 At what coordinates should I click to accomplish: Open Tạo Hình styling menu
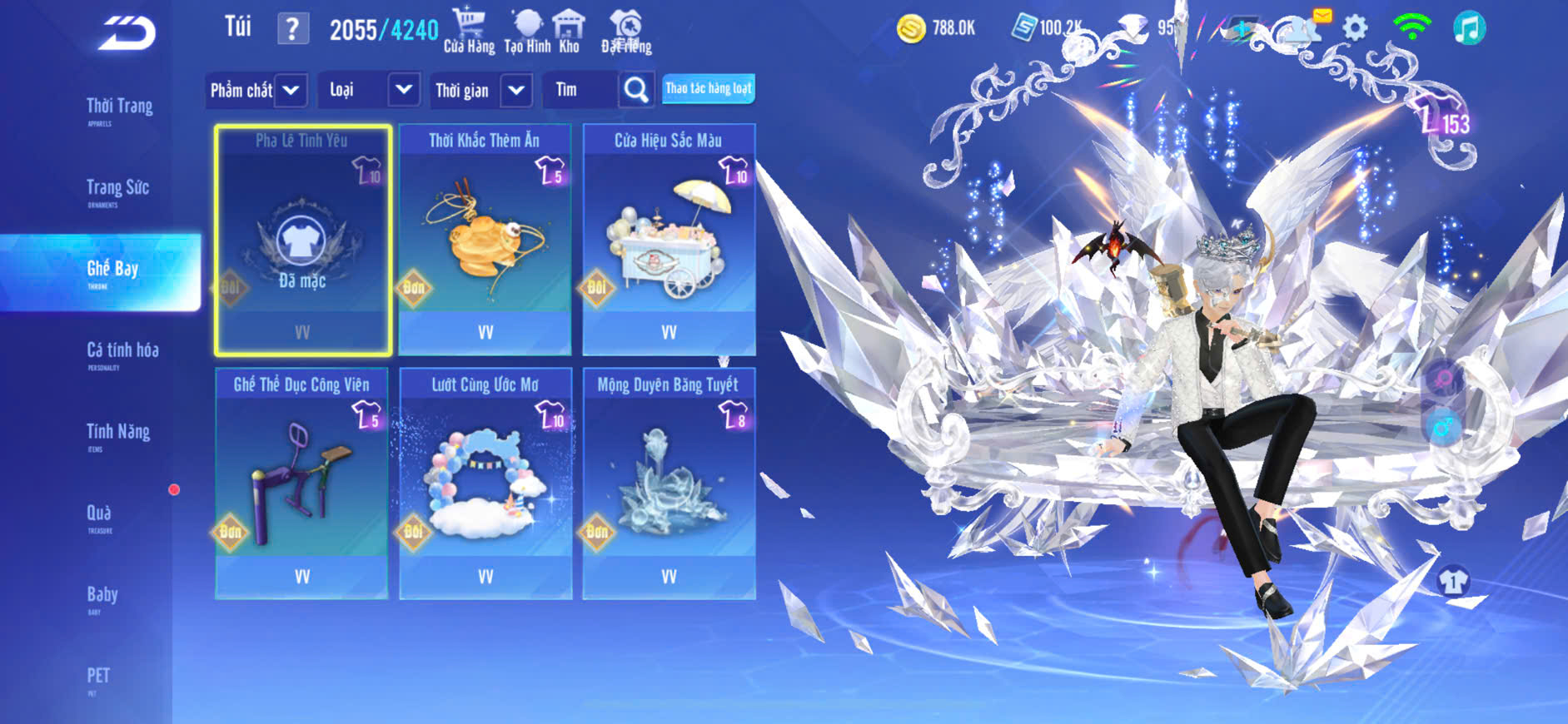click(x=527, y=31)
